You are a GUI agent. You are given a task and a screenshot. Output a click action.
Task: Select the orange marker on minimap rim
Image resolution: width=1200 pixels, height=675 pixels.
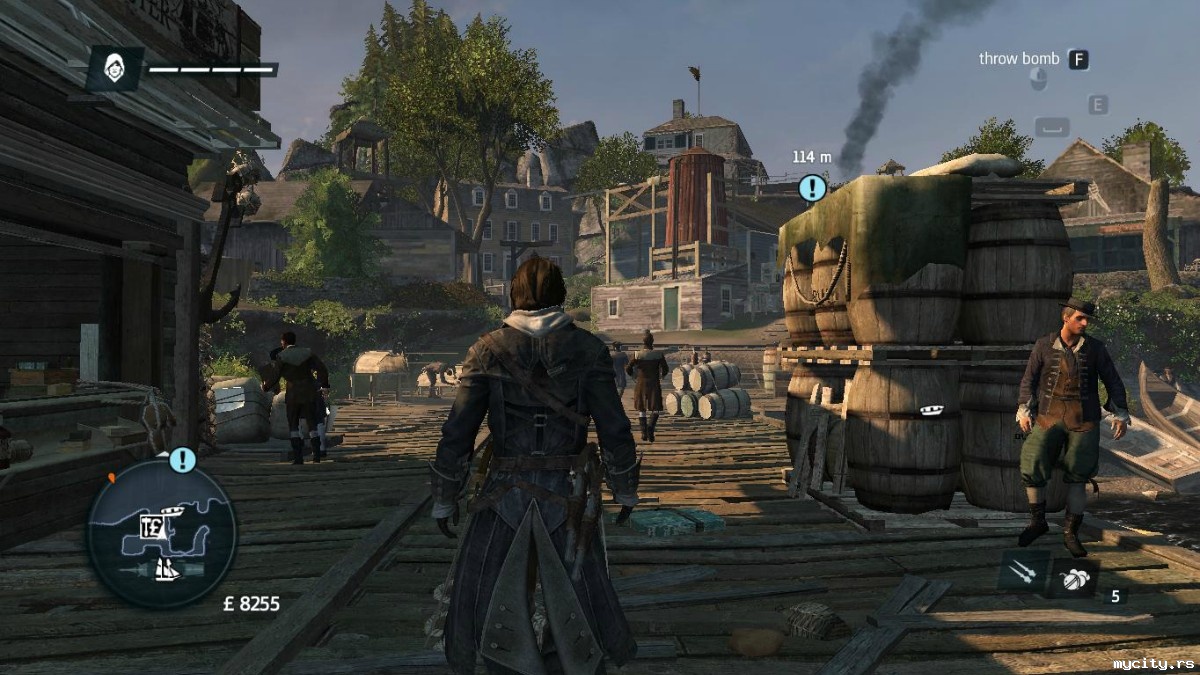pos(111,479)
